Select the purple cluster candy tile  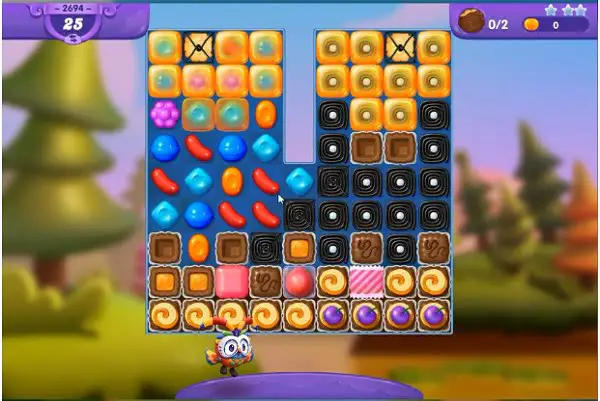tap(164, 113)
